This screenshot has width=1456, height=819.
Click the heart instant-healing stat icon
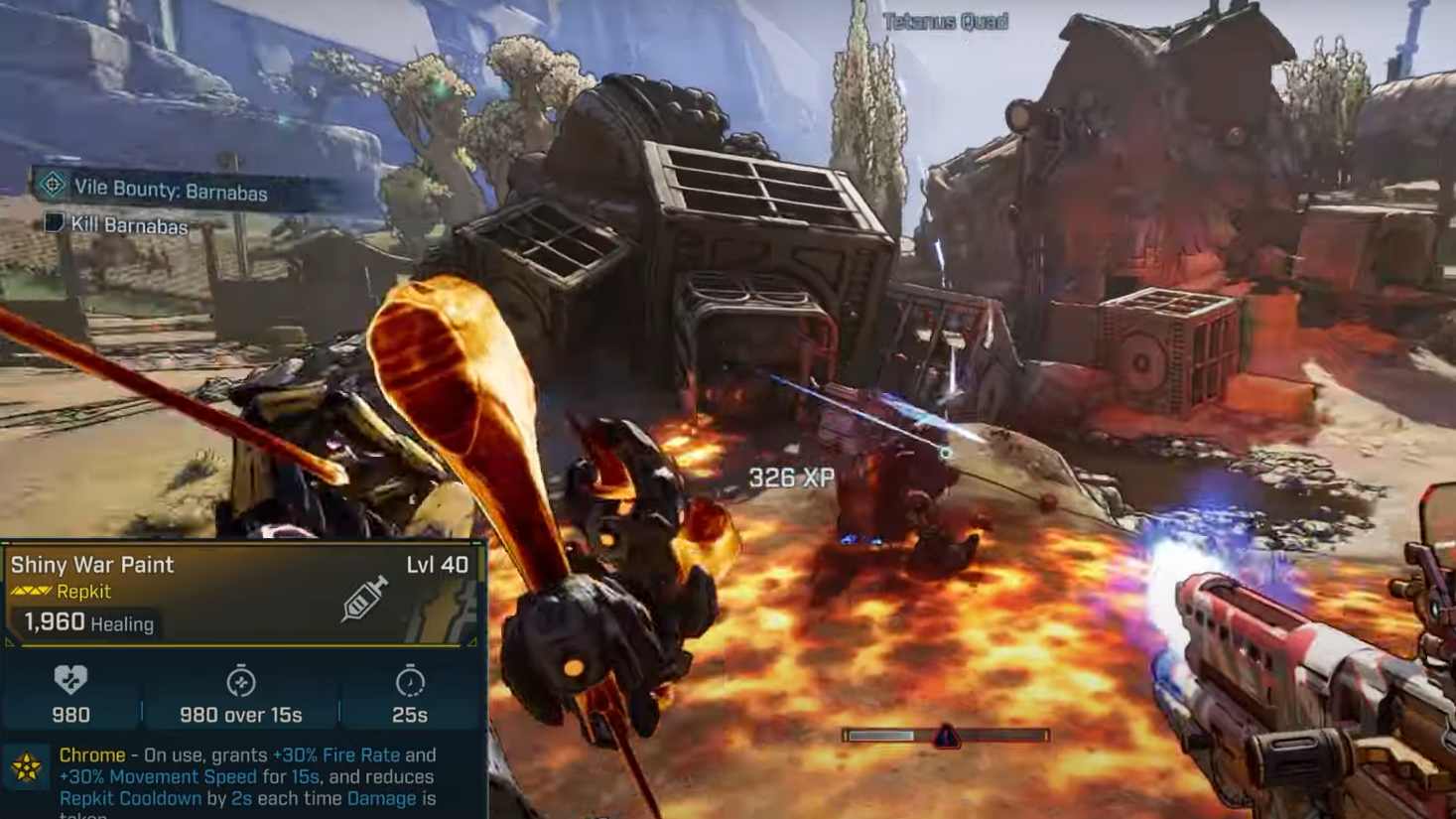[70, 680]
